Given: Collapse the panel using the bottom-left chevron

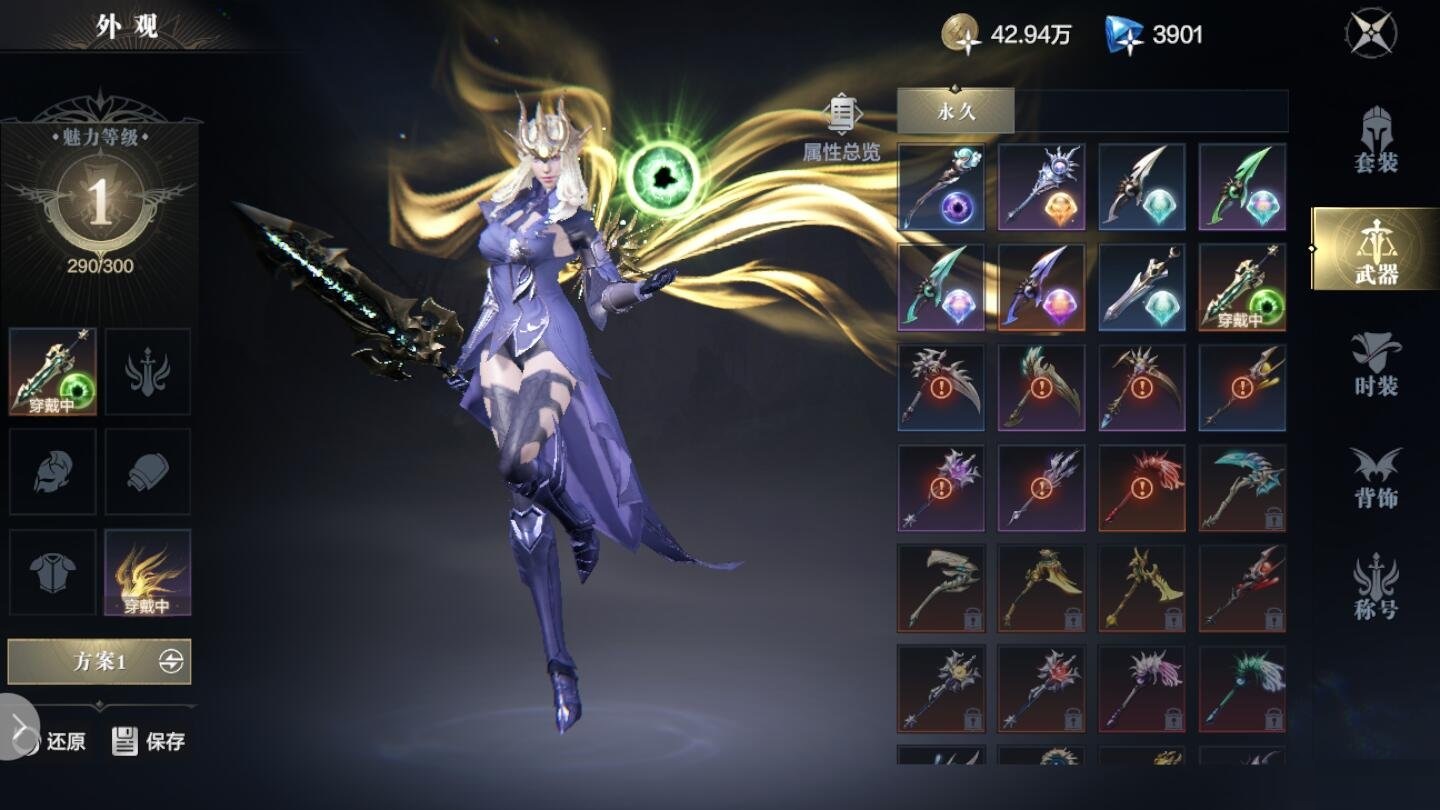Looking at the screenshot, I should [14, 726].
